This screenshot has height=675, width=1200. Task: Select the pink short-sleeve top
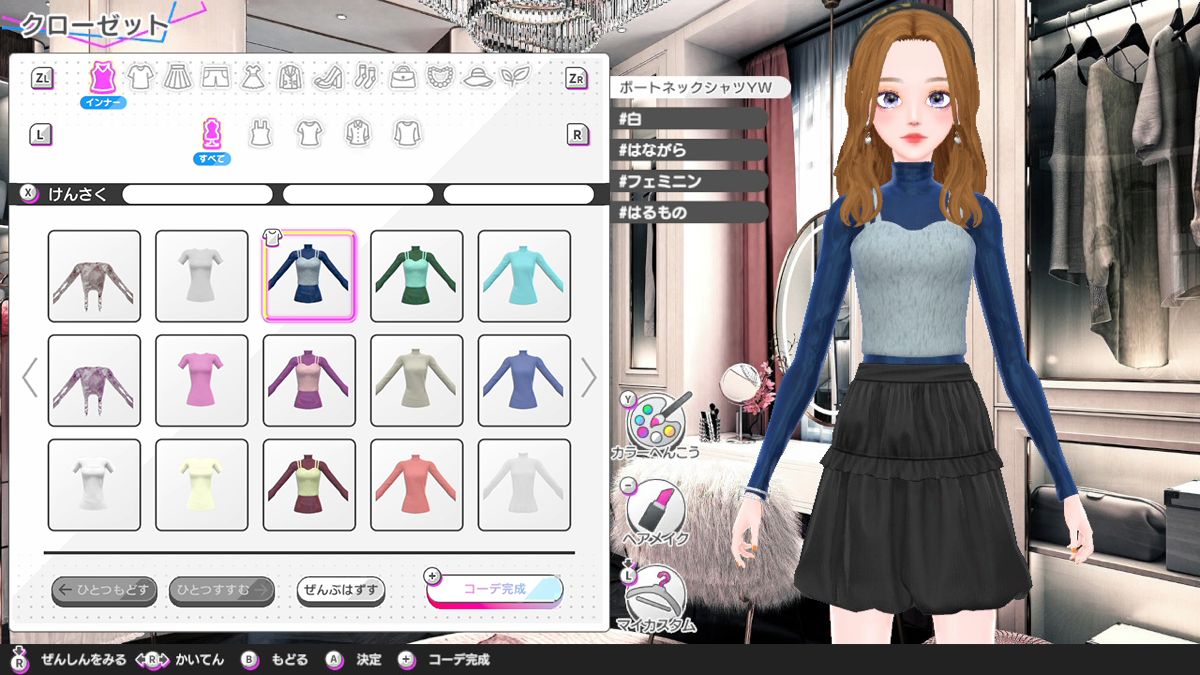pos(201,380)
